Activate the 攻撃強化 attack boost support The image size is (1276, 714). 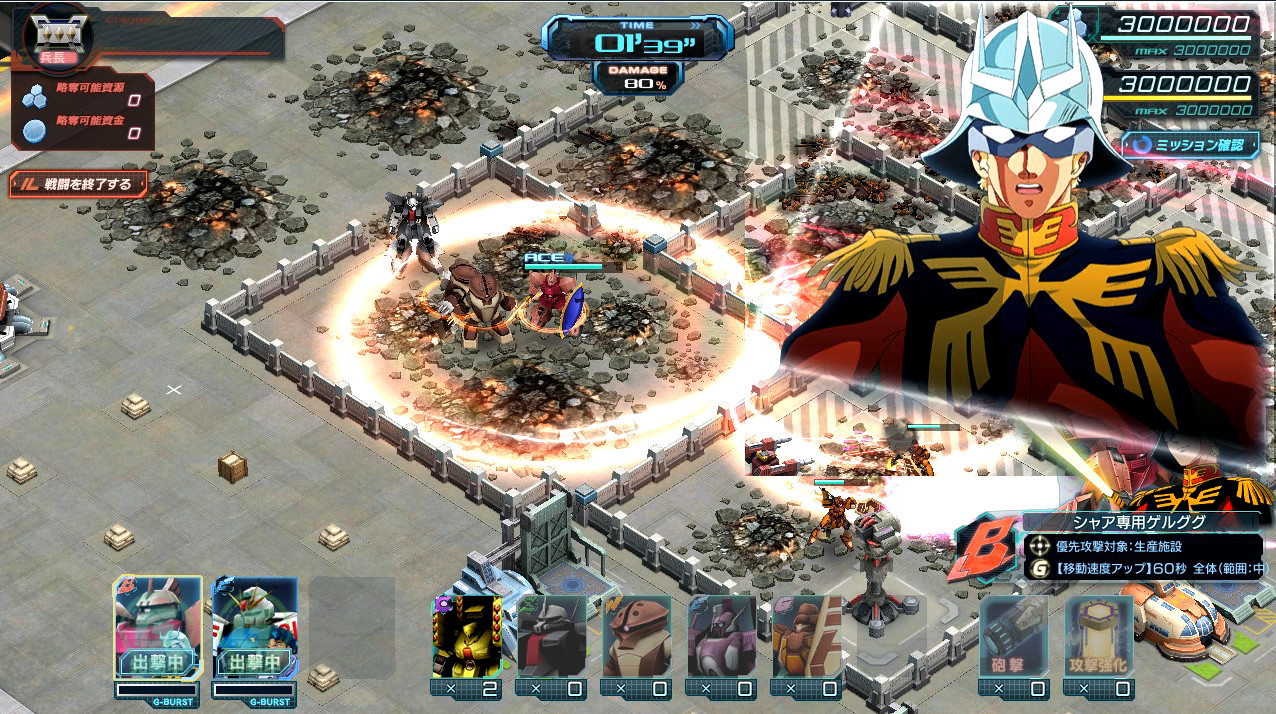tap(1098, 636)
